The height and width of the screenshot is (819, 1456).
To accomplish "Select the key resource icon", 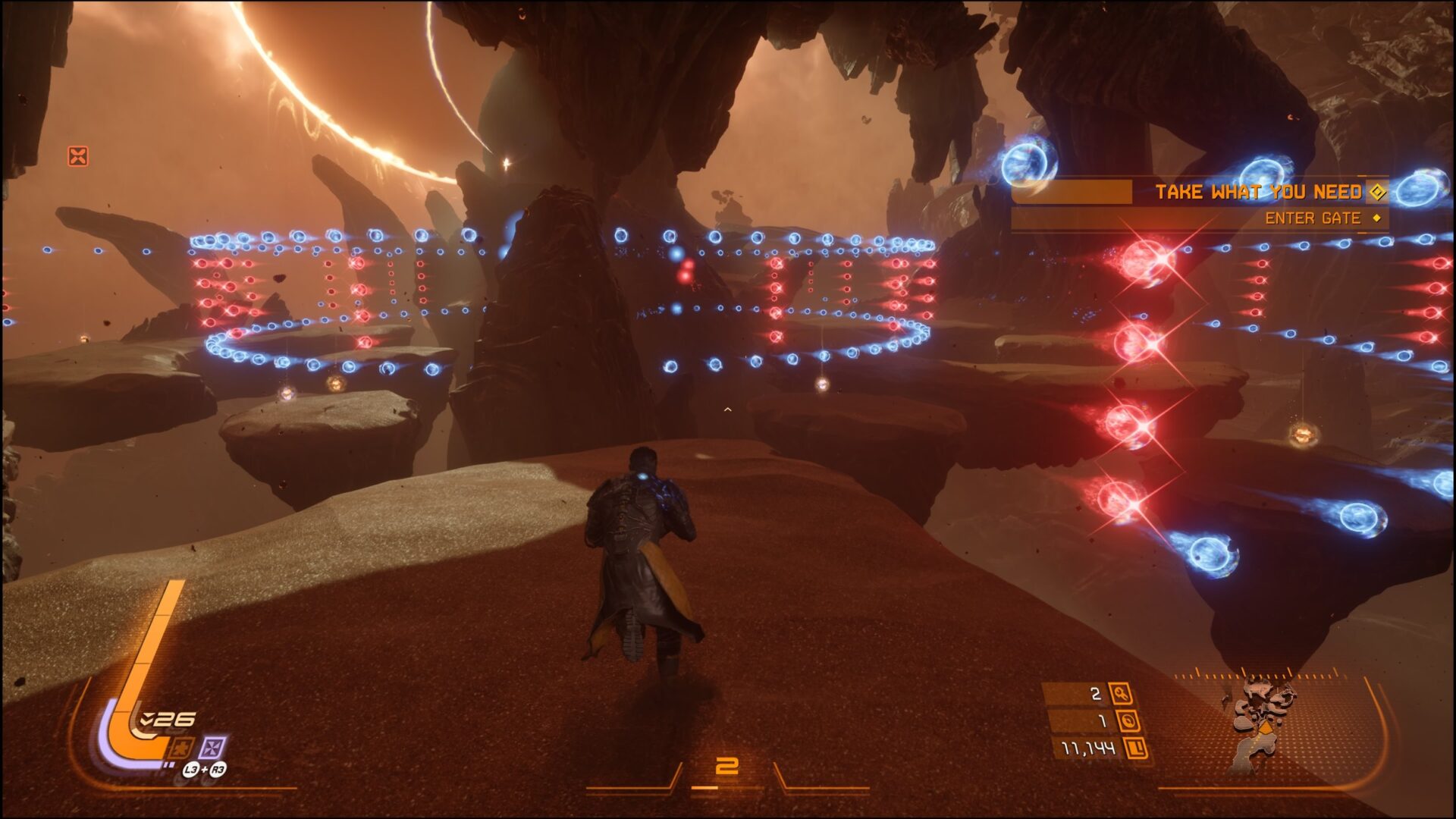I will click(1121, 693).
